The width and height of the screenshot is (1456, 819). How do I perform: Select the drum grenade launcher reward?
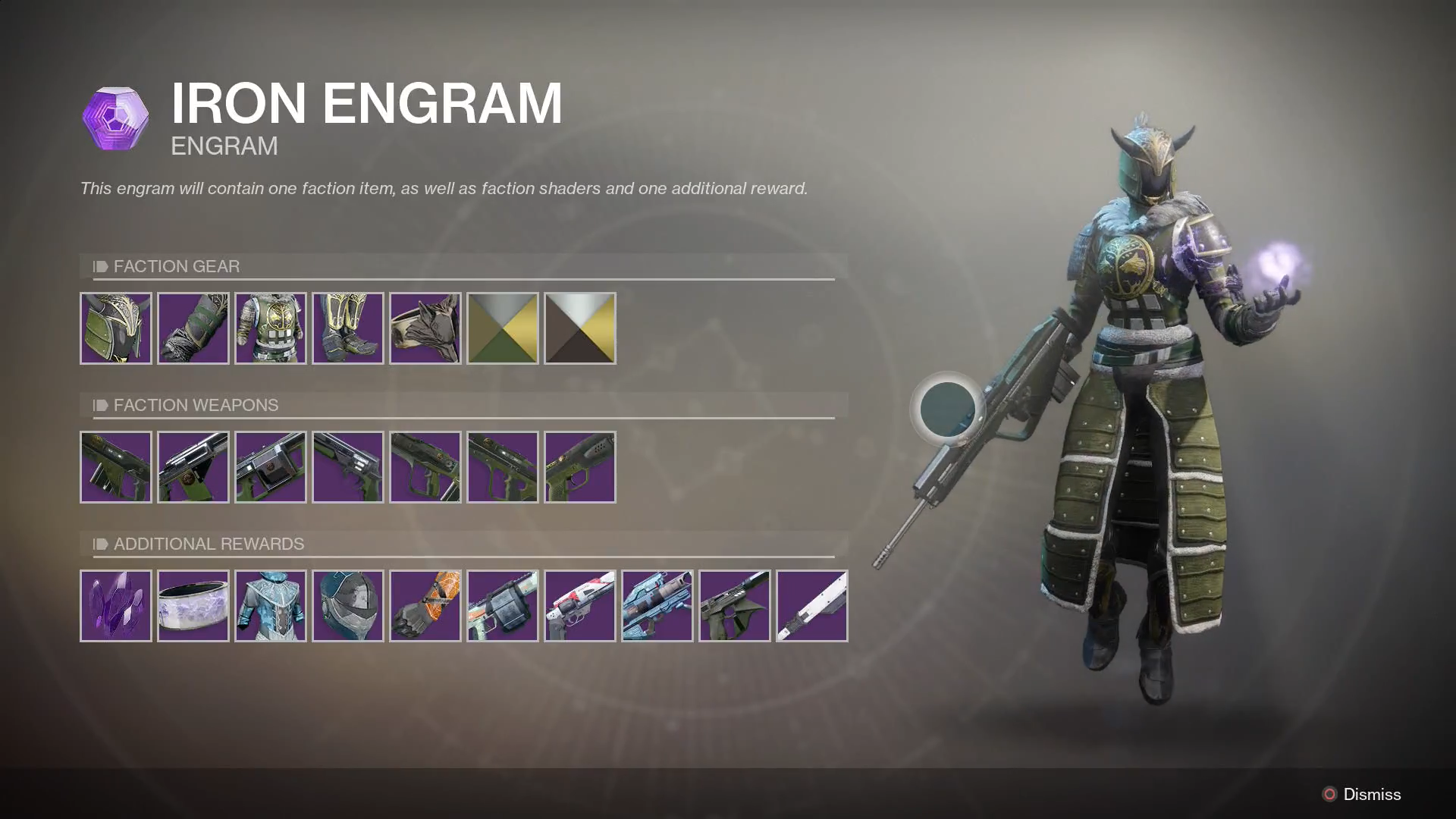(x=503, y=606)
